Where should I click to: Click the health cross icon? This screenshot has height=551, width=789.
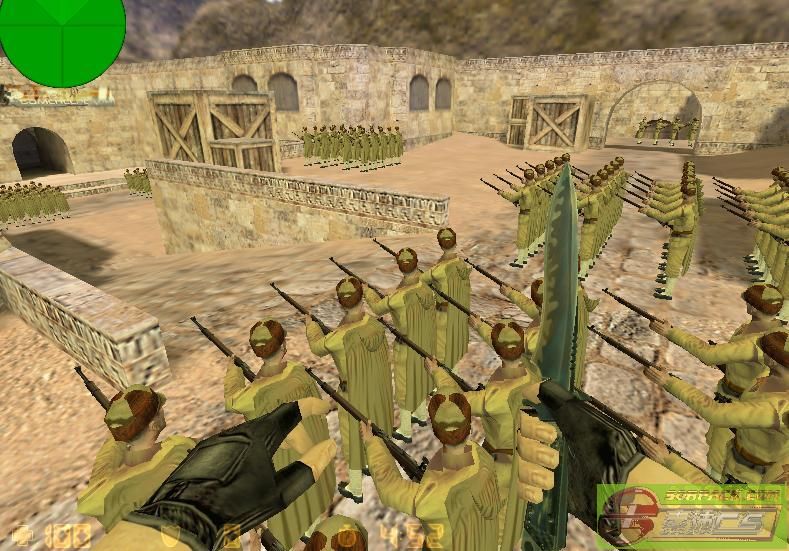[x=22, y=534]
